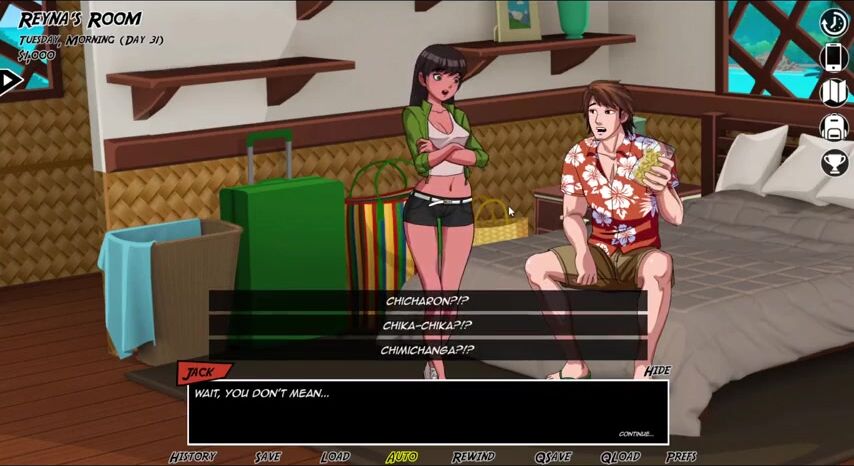The width and height of the screenshot is (854, 466).
Task: Click the arrow button at left edge
Action: [x=10, y=81]
